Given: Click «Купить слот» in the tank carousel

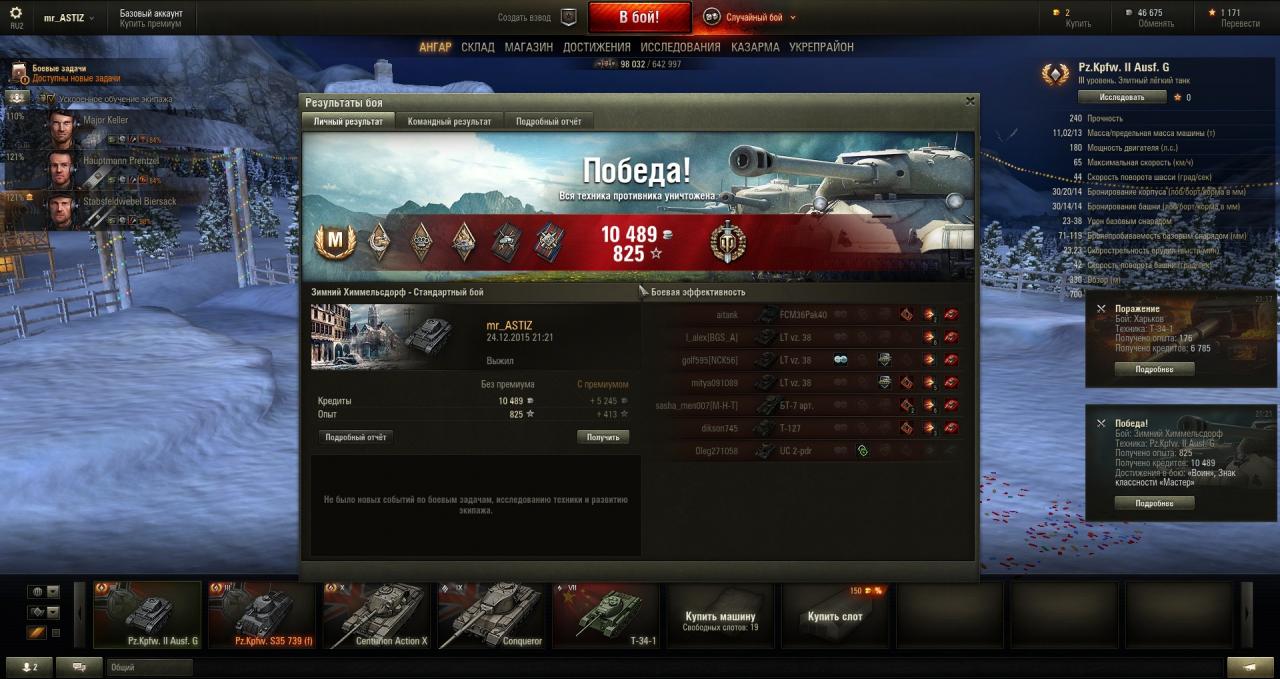Looking at the screenshot, I should [835, 616].
